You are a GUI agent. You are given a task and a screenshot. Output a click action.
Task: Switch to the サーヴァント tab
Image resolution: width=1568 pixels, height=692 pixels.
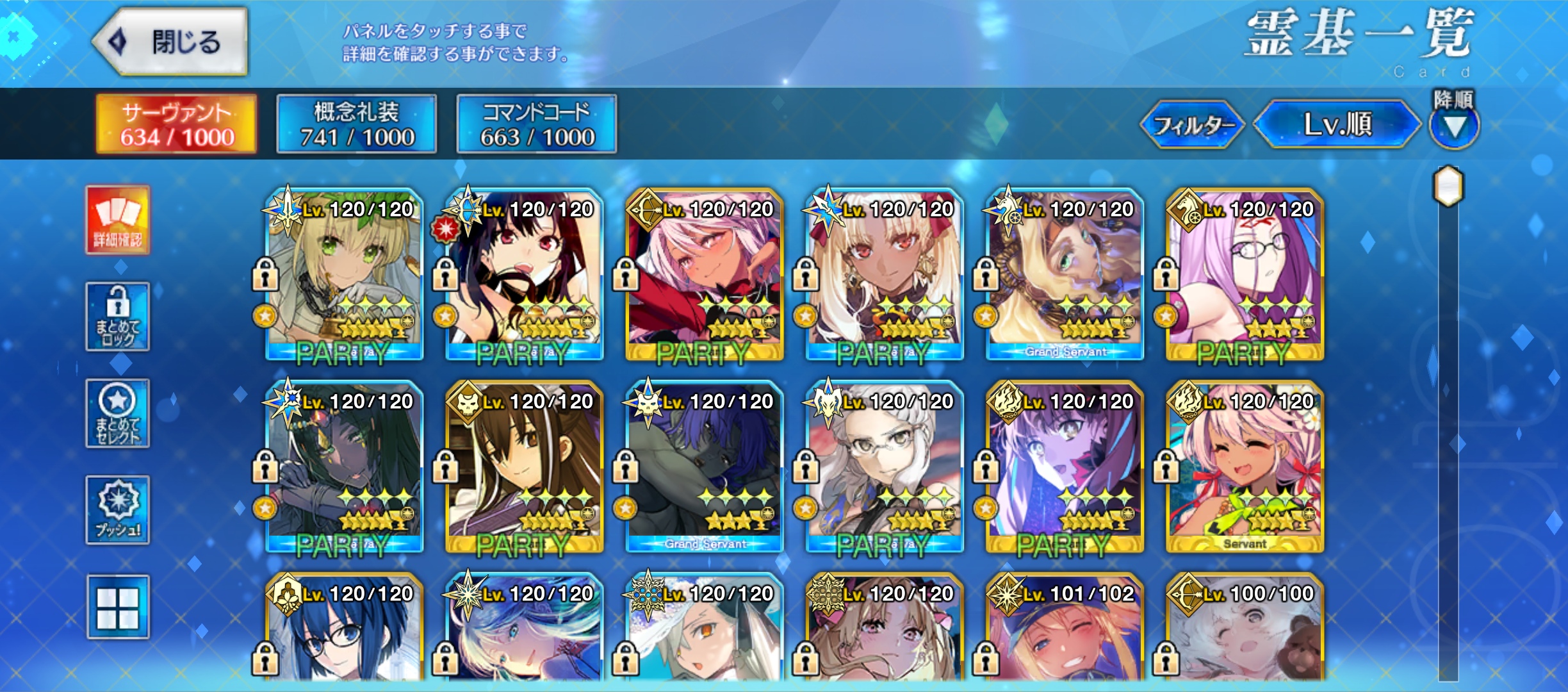coord(176,124)
